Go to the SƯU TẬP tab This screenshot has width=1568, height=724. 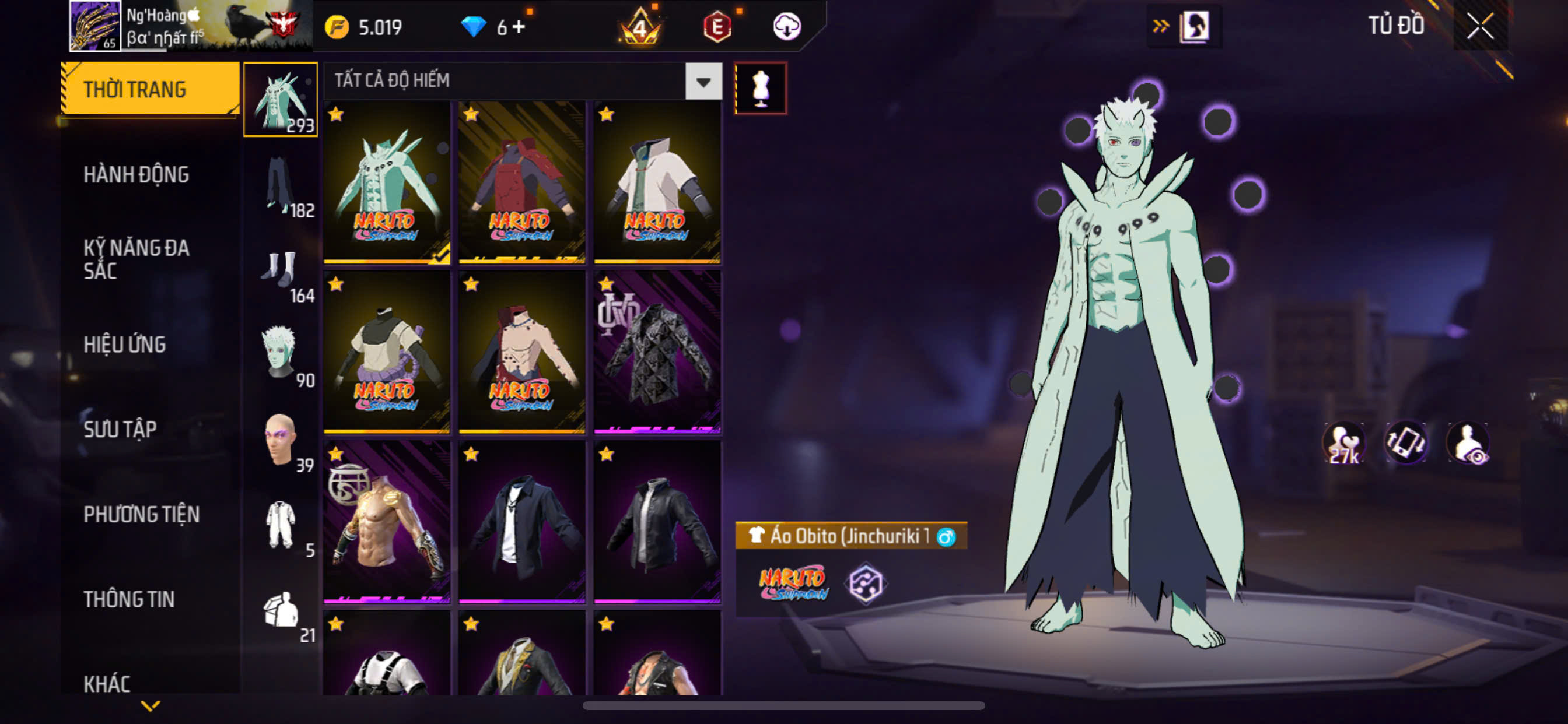click(x=120, y=430)
